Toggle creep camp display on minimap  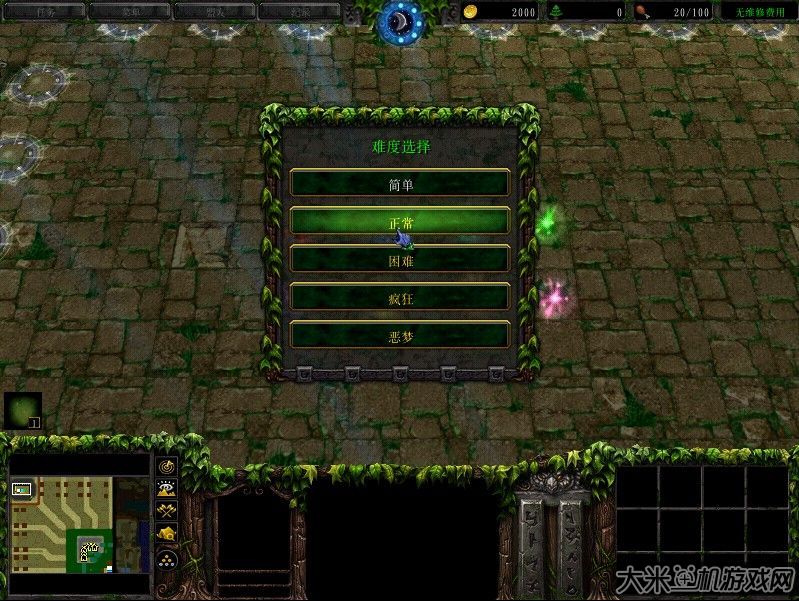pyautogui.click(x=166, y=534)
